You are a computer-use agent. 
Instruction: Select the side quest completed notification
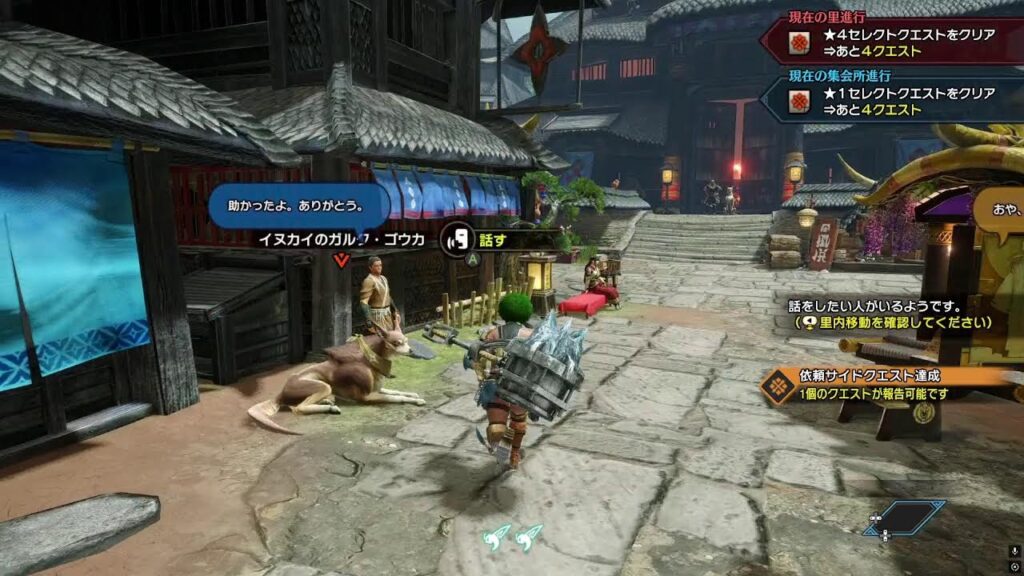[x=880, y=385]
